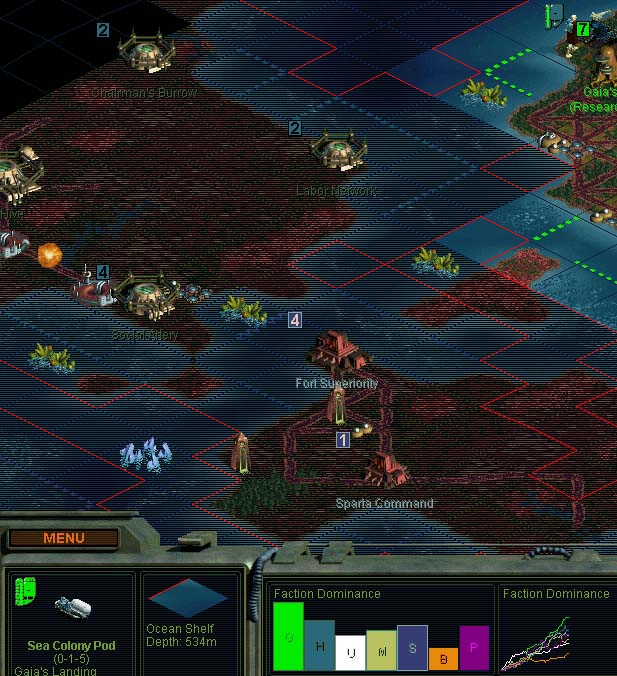Open the Fort Superiority base
The height and width of the screenshot is (676, 617).
pos(337,350)
